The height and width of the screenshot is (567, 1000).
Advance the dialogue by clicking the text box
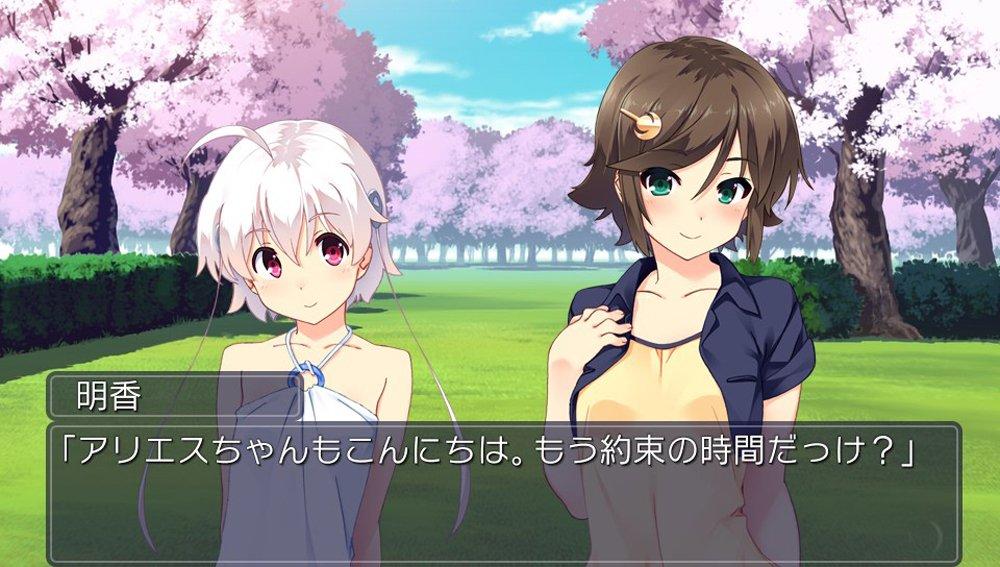click(500, 492)
